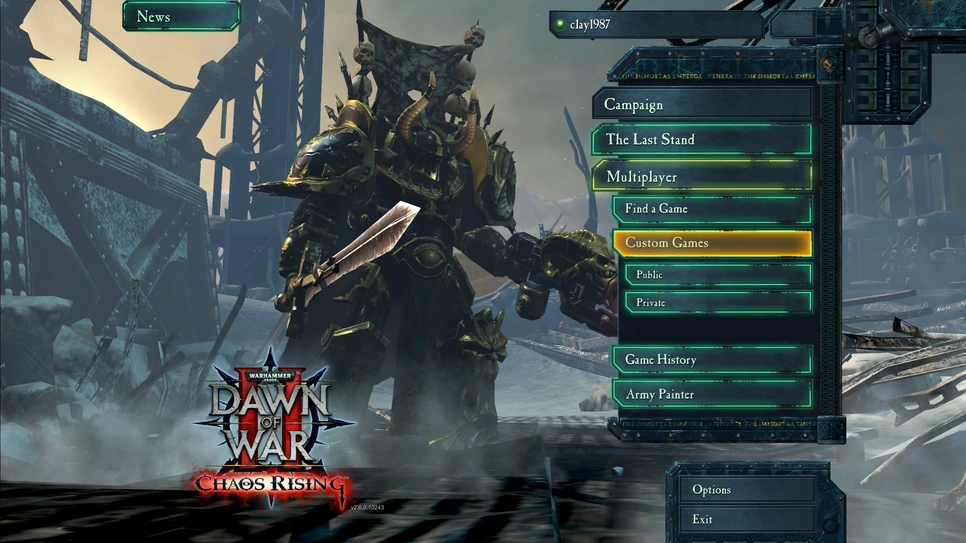Select the highlighted Custom Games option

click(x=712, y=243)
